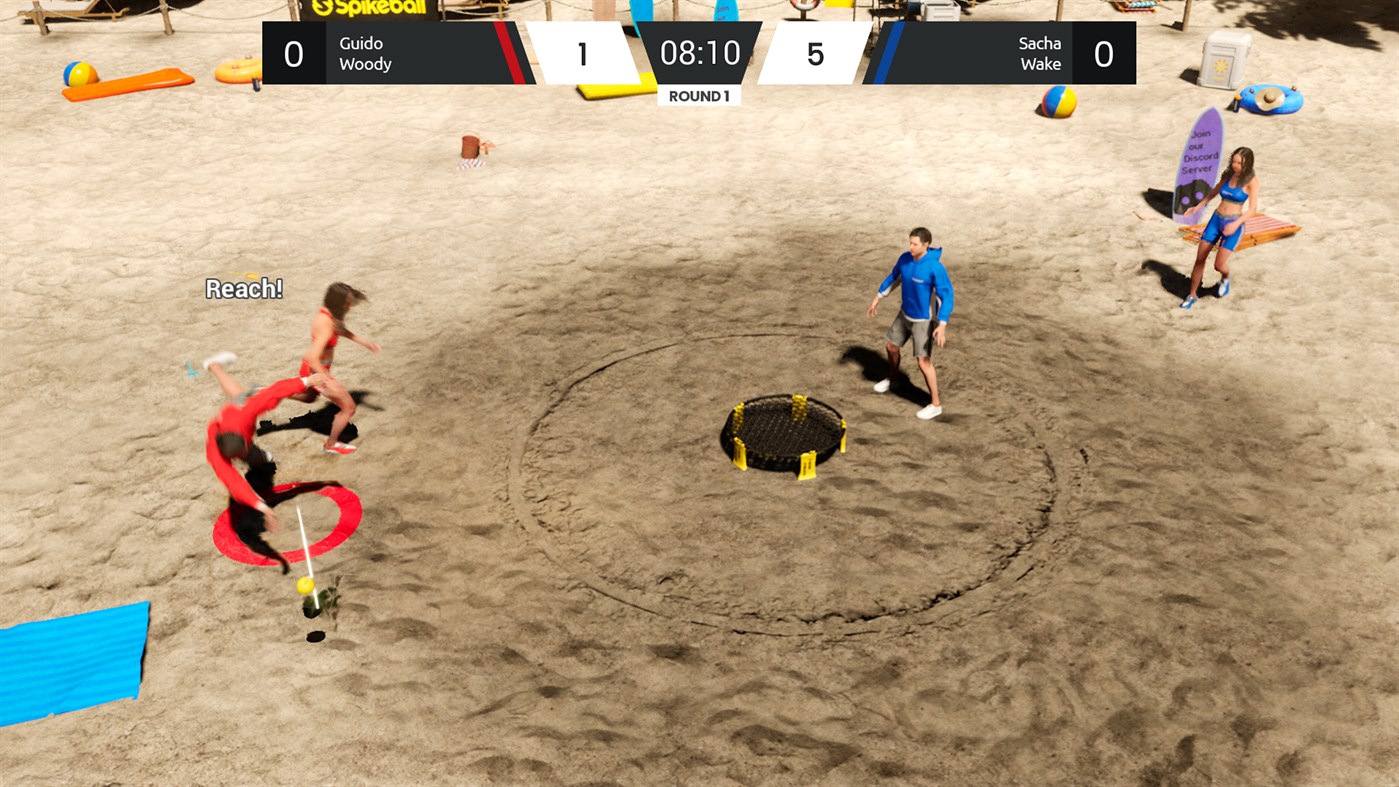Open the Sacha Wake scoreboard tab
The width and height of the screenshot is (1399, 787).
(1105, 53)
